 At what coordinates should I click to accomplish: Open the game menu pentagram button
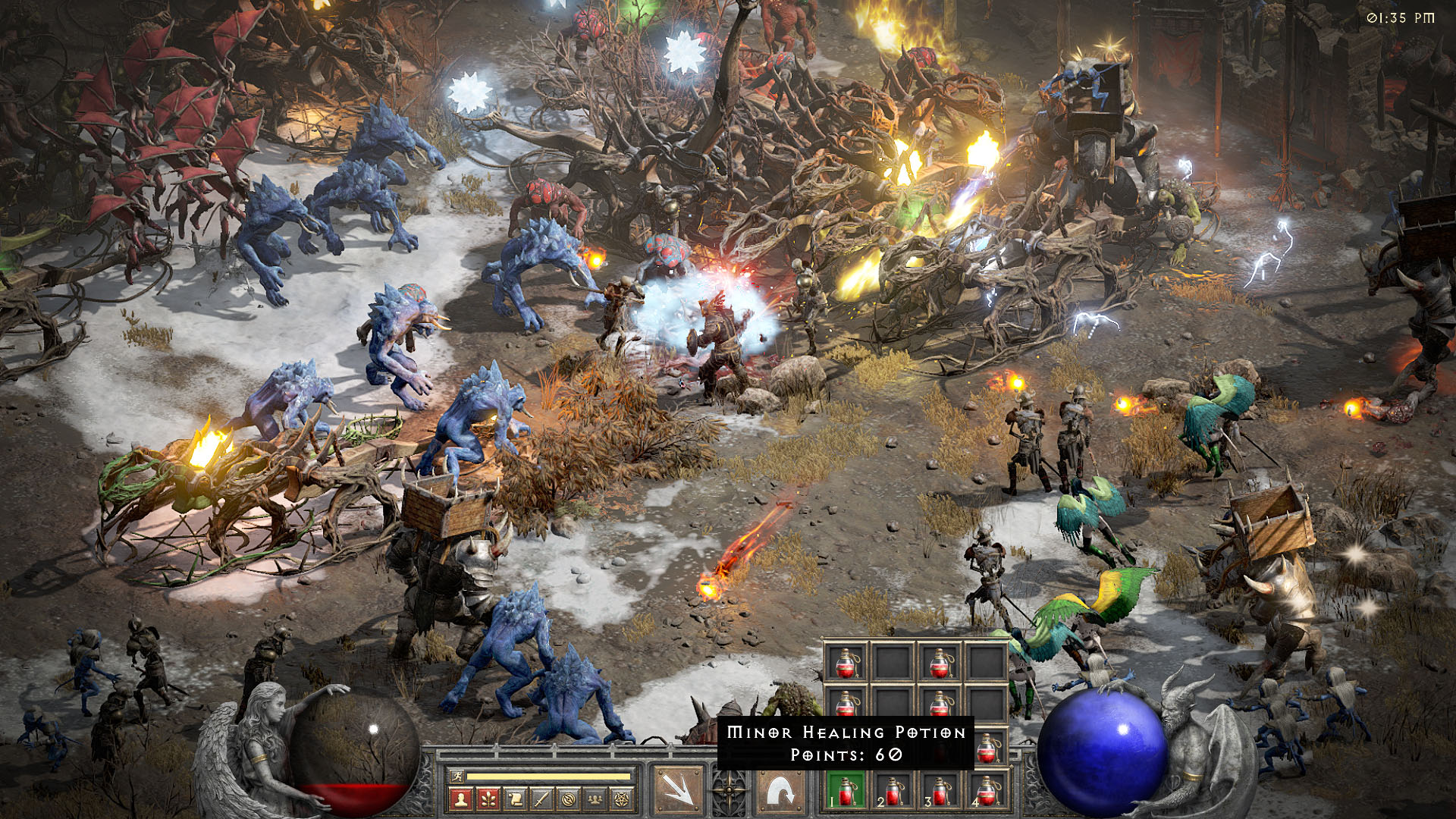pos(622,799)
